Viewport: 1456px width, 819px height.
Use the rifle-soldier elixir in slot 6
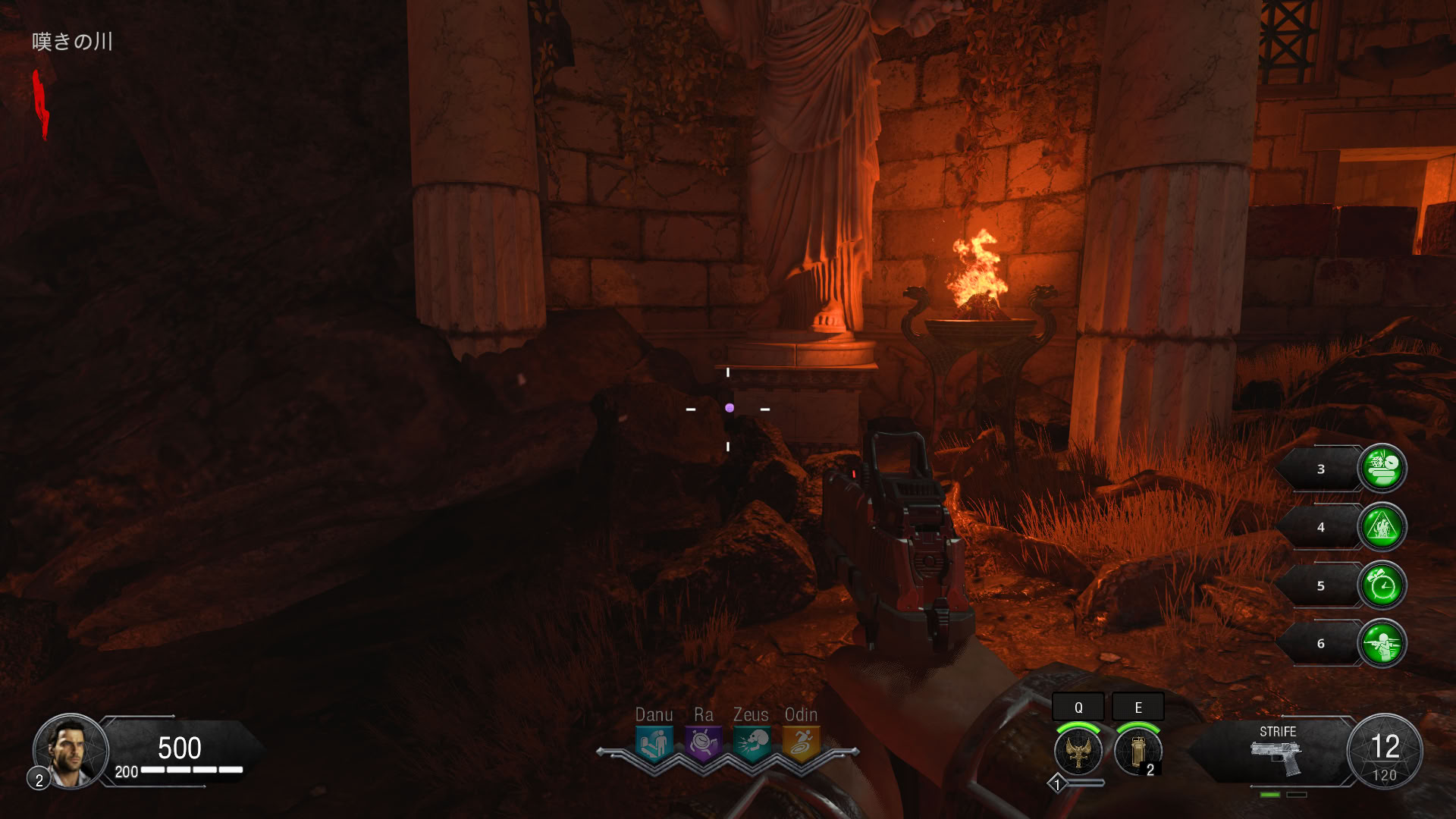(1382, 644)
